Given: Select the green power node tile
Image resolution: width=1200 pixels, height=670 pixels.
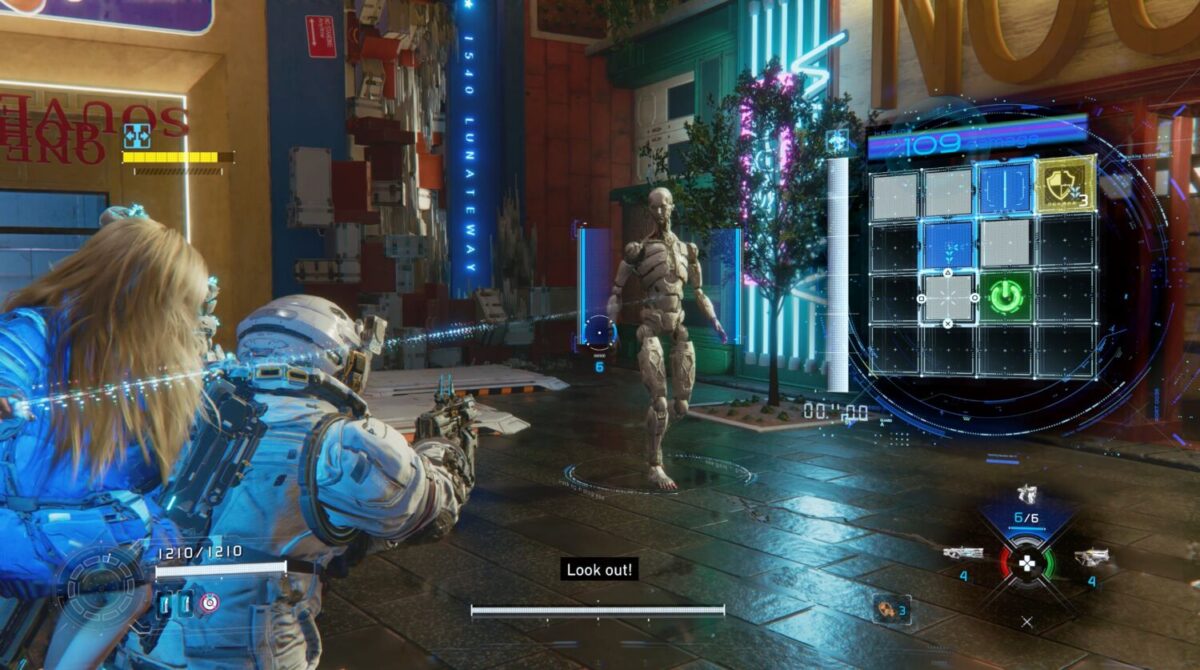Looking at the screenshot, I should [1006, 297].
